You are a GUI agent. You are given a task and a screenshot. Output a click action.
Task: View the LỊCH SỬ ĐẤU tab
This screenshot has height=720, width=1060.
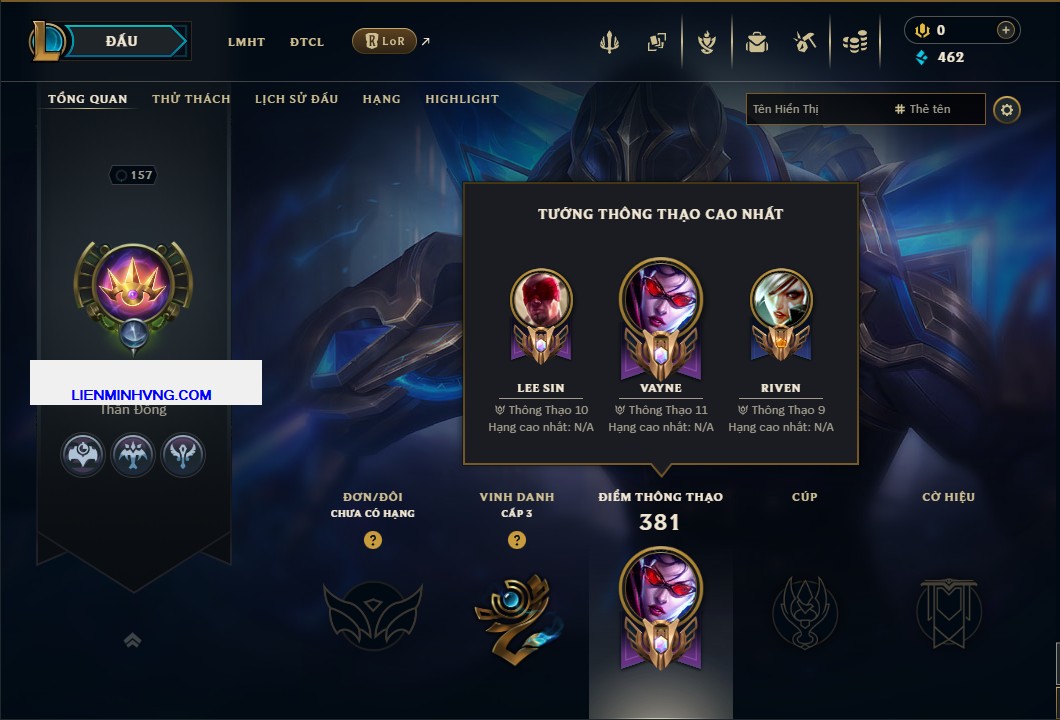click(296, 99)
